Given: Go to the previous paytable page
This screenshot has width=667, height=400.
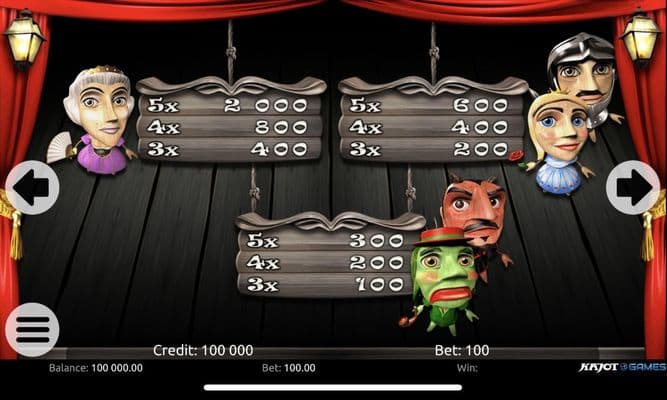Looking at the screenshot, I should tap(32, 187).
